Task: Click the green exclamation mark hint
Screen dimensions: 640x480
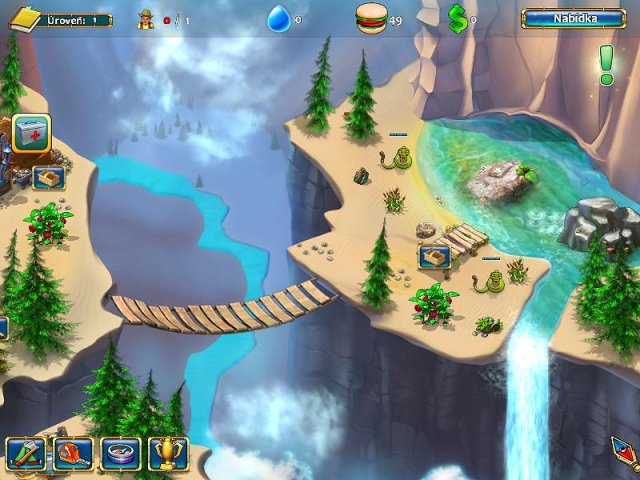Action: pyautogui.click(x=606, y=64)
